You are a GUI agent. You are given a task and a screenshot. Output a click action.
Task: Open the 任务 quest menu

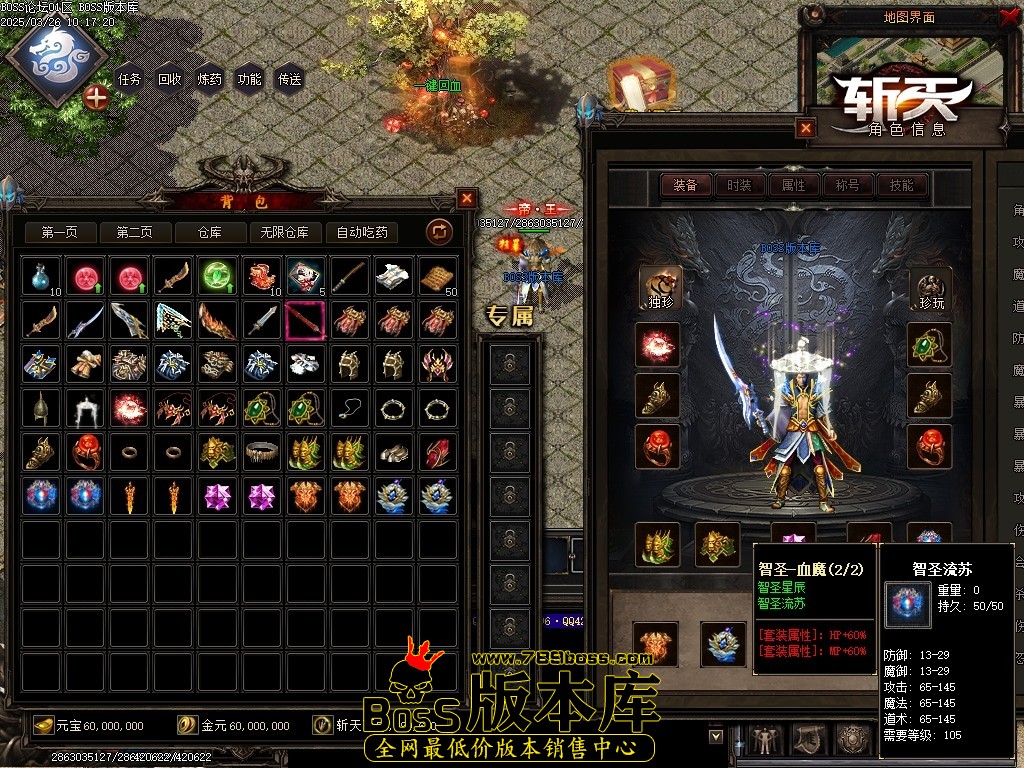[x=130, y=79]
